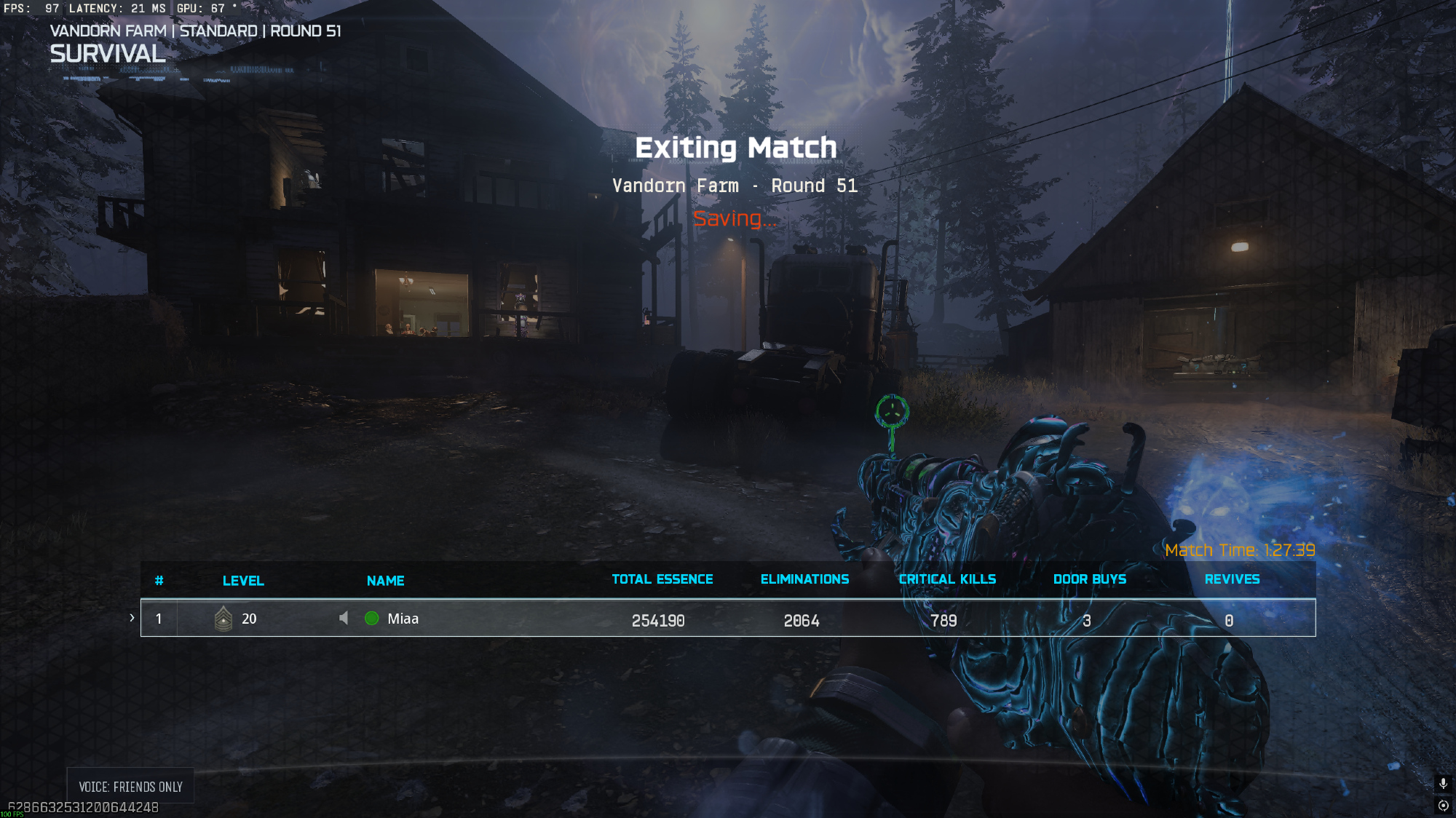Select Miaa's scoreboard row

coord(728,618)
